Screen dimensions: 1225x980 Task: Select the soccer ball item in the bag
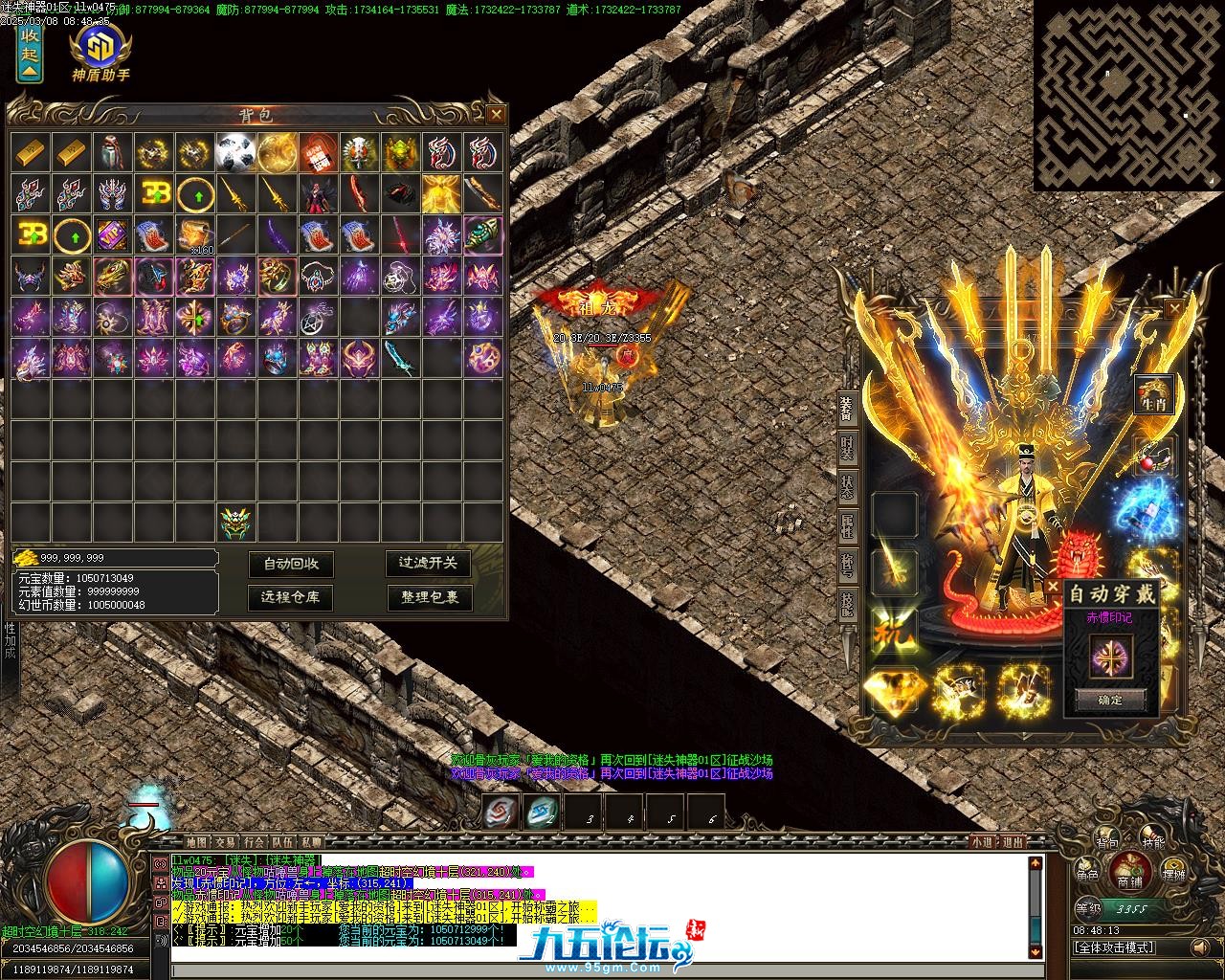[x=234, y=151]
